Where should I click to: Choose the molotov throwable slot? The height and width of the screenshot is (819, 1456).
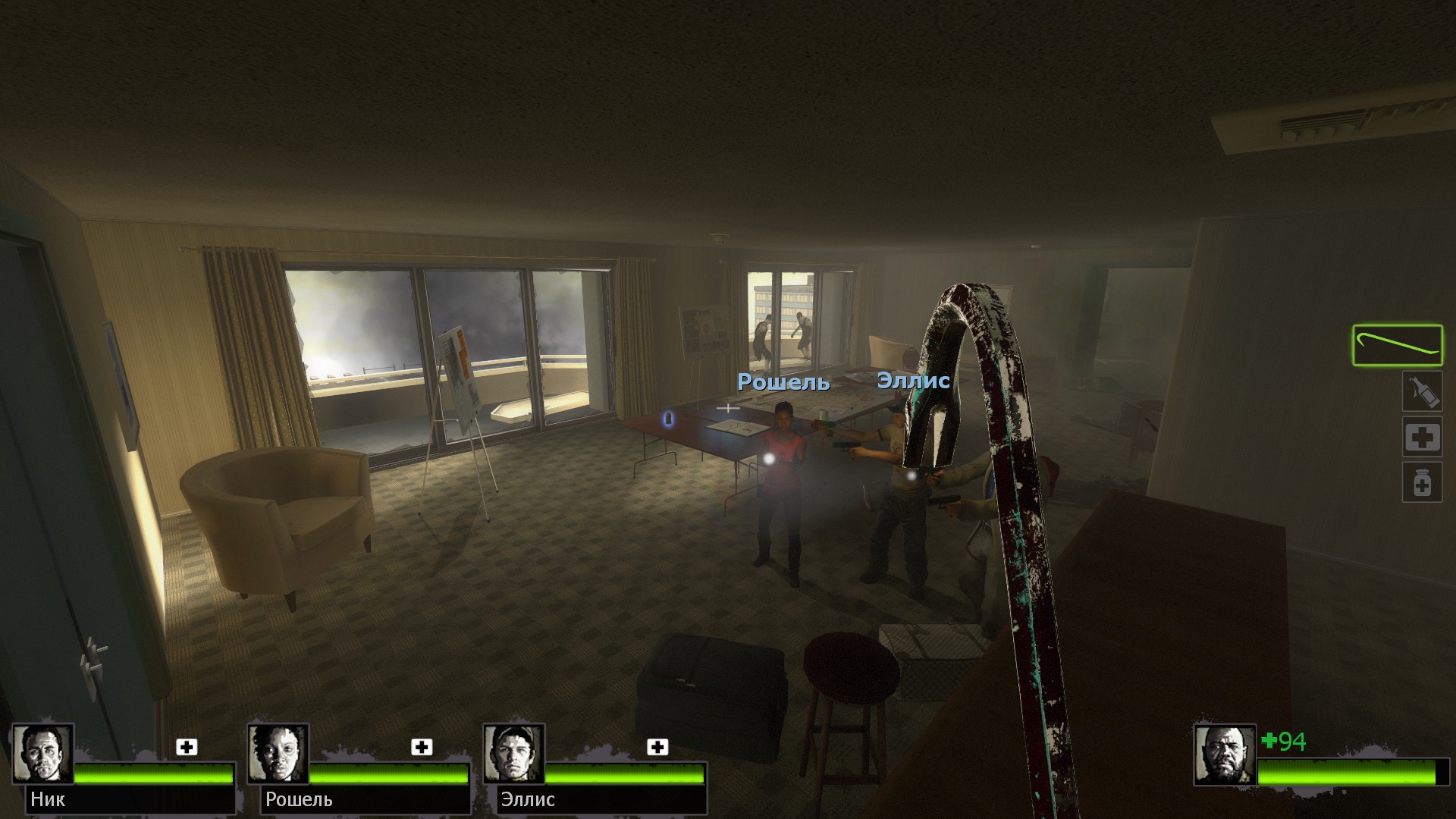[x=1422, y=392]
